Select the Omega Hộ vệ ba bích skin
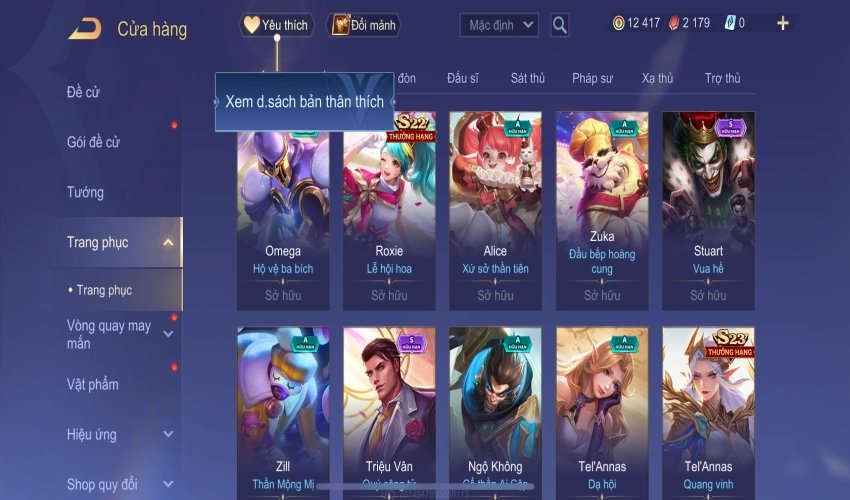Viewport: 850px width, 500px height. click(283, 210)
